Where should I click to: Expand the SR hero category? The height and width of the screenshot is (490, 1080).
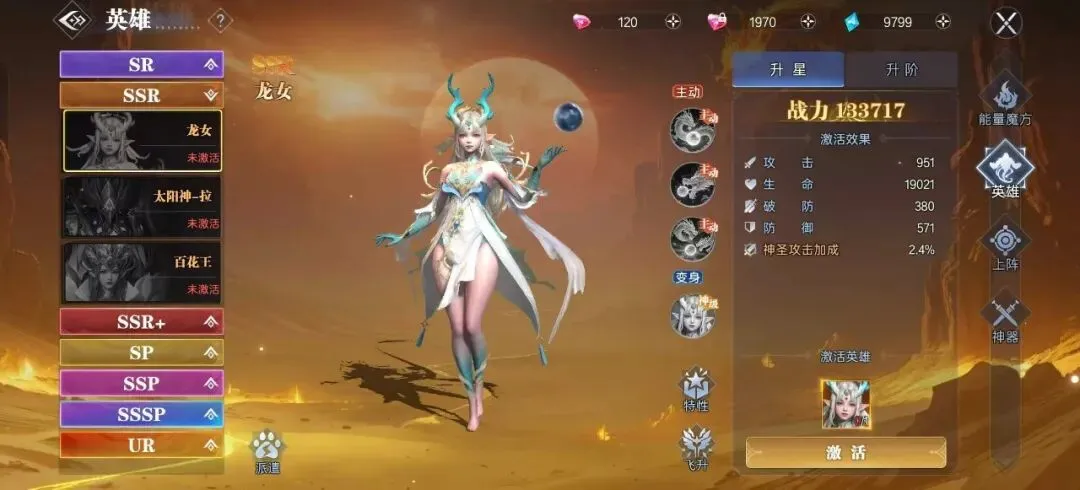pos(141,64)
